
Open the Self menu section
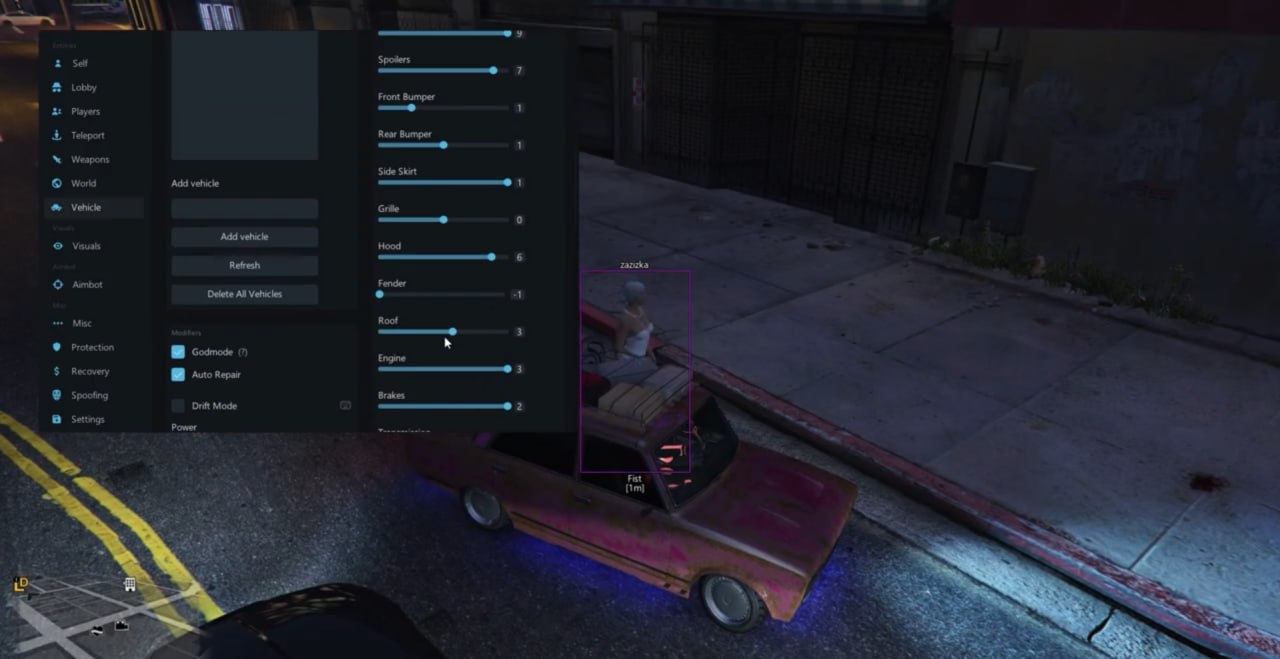click(x=79, y=63)
